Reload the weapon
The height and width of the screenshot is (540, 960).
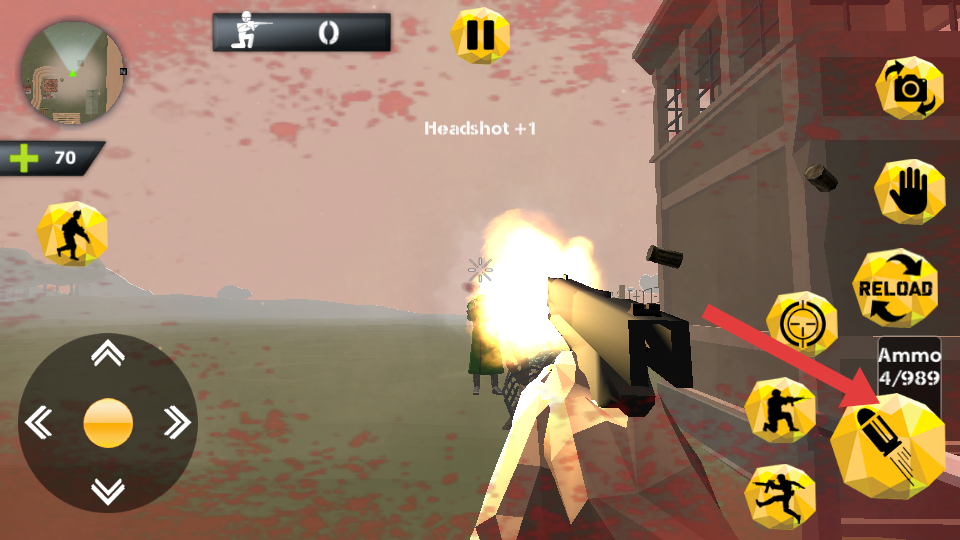click(895, 288)
